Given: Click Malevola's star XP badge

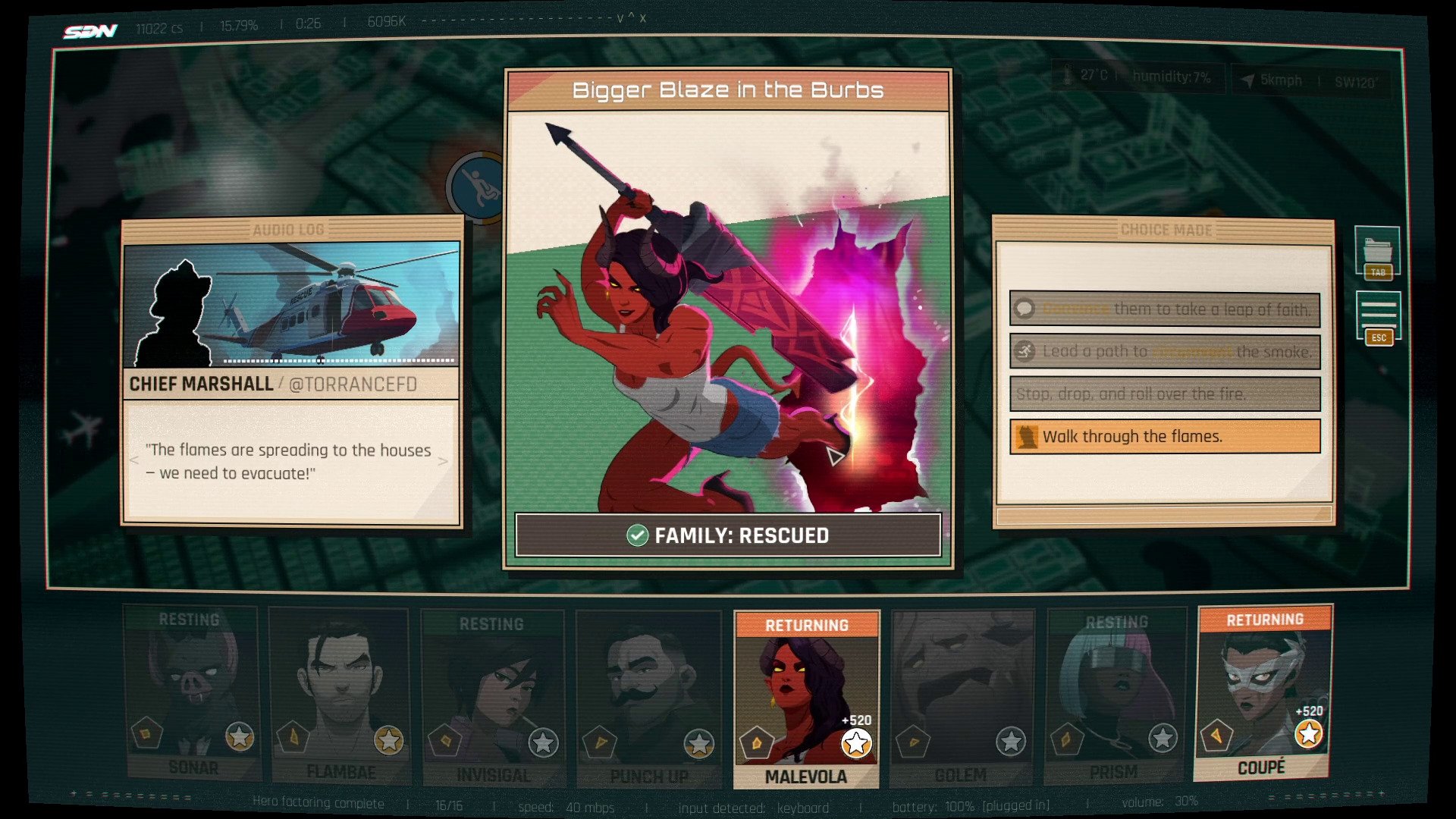Looking at the screenshot, I should [856, 743].
